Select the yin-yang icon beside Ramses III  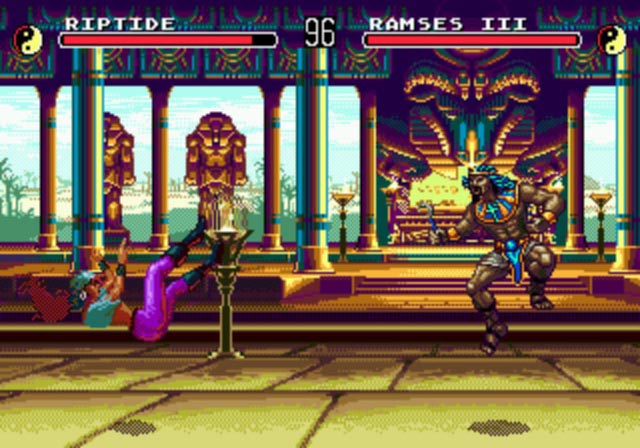pyautogui.click(x=611, y=40)
